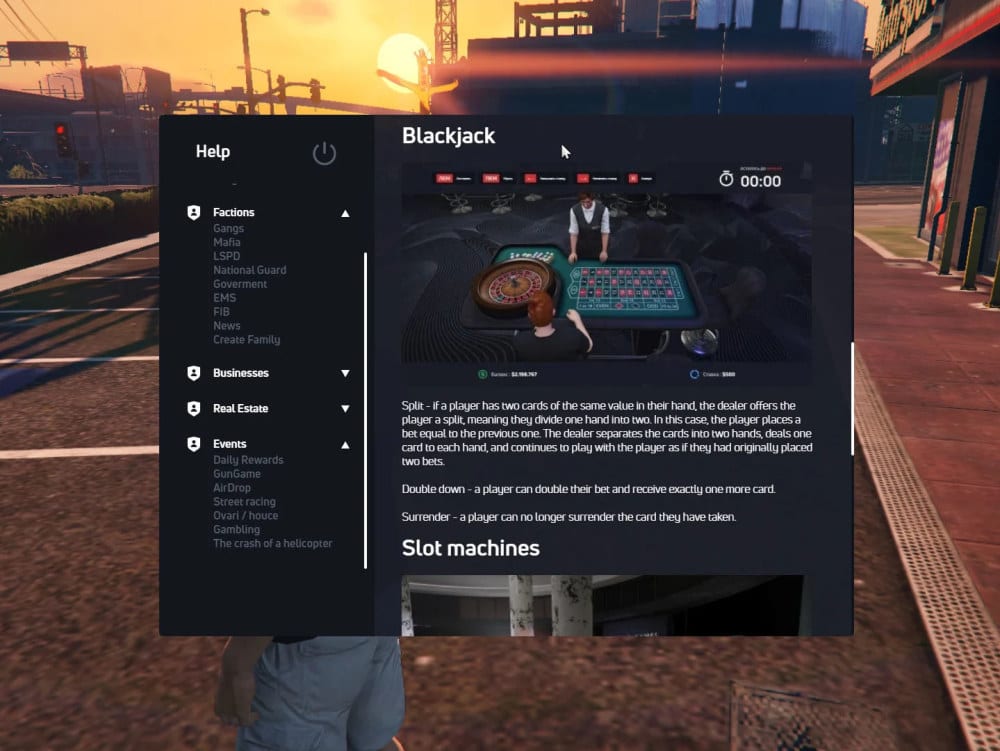1000x751 pixels.
Task: Select the GunGame event entry
Action: pyautogui.click(x=236, y=474)
